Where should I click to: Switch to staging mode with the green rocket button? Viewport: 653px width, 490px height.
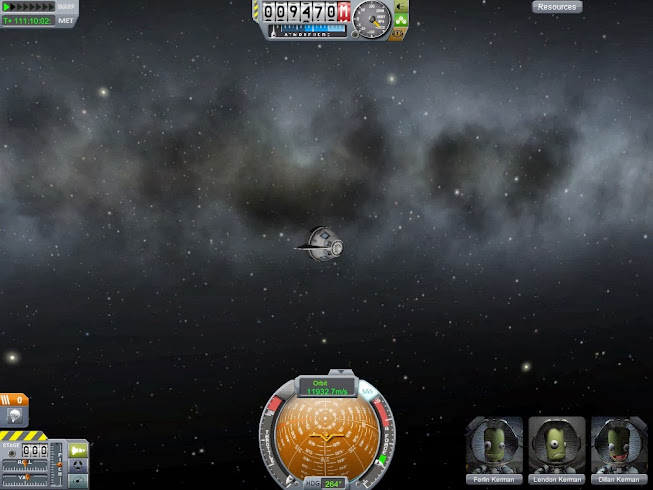click(x=77, y=451)
